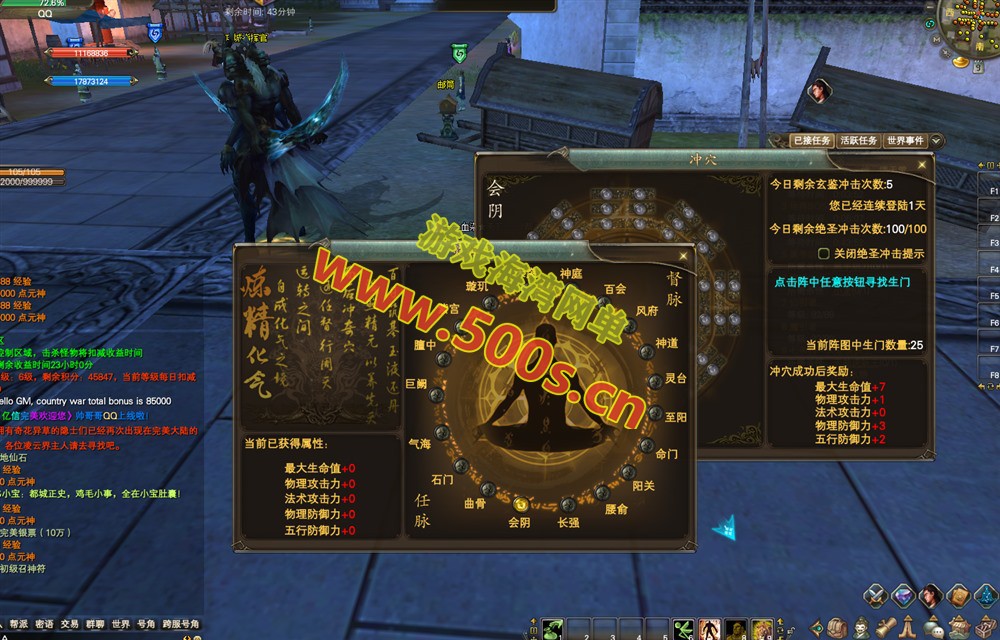Switch chat to the 世界 channel
1000x640 pixels.
(x=121, y=624)
